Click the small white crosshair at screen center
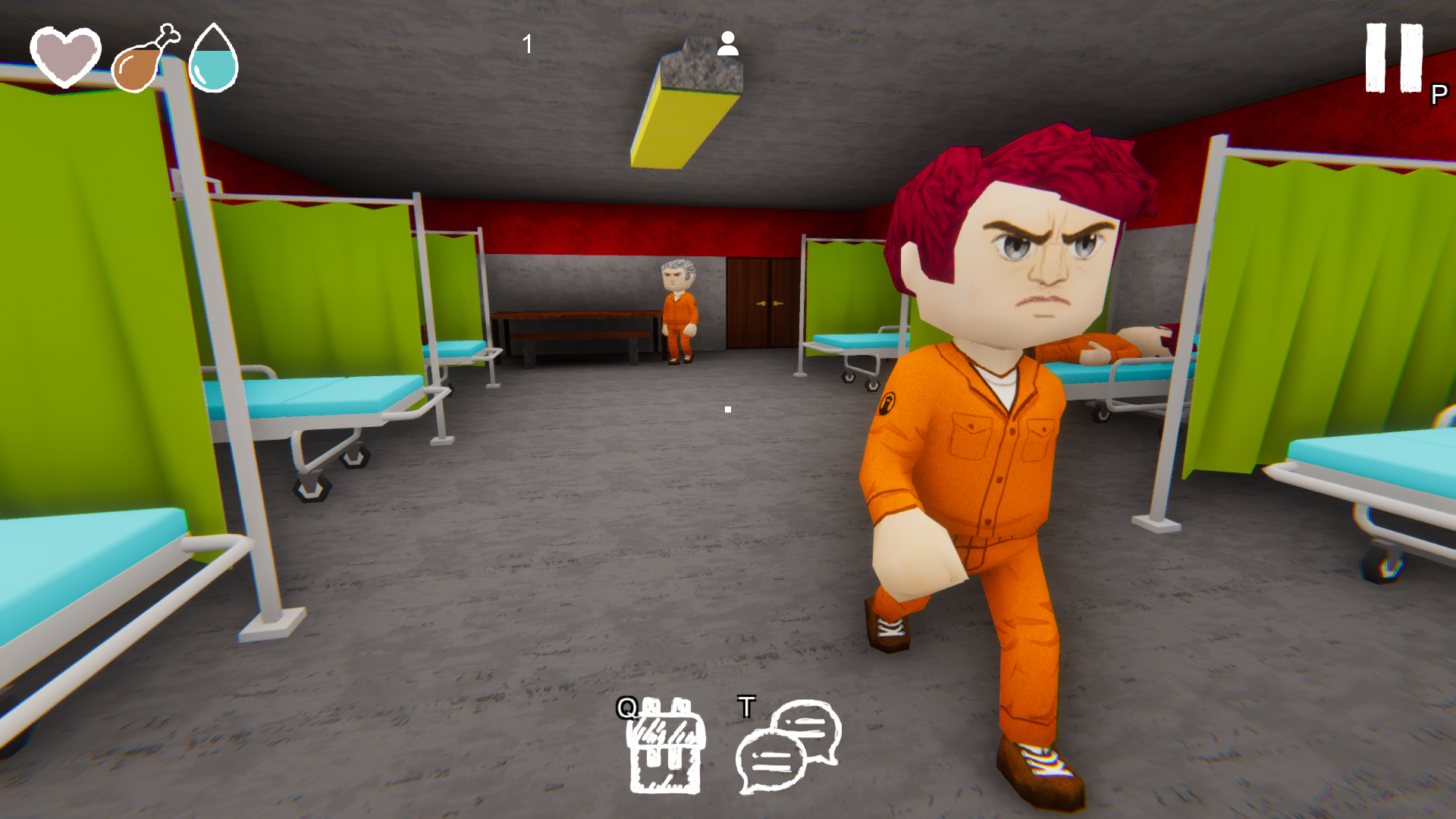 (x=727, y=409)
